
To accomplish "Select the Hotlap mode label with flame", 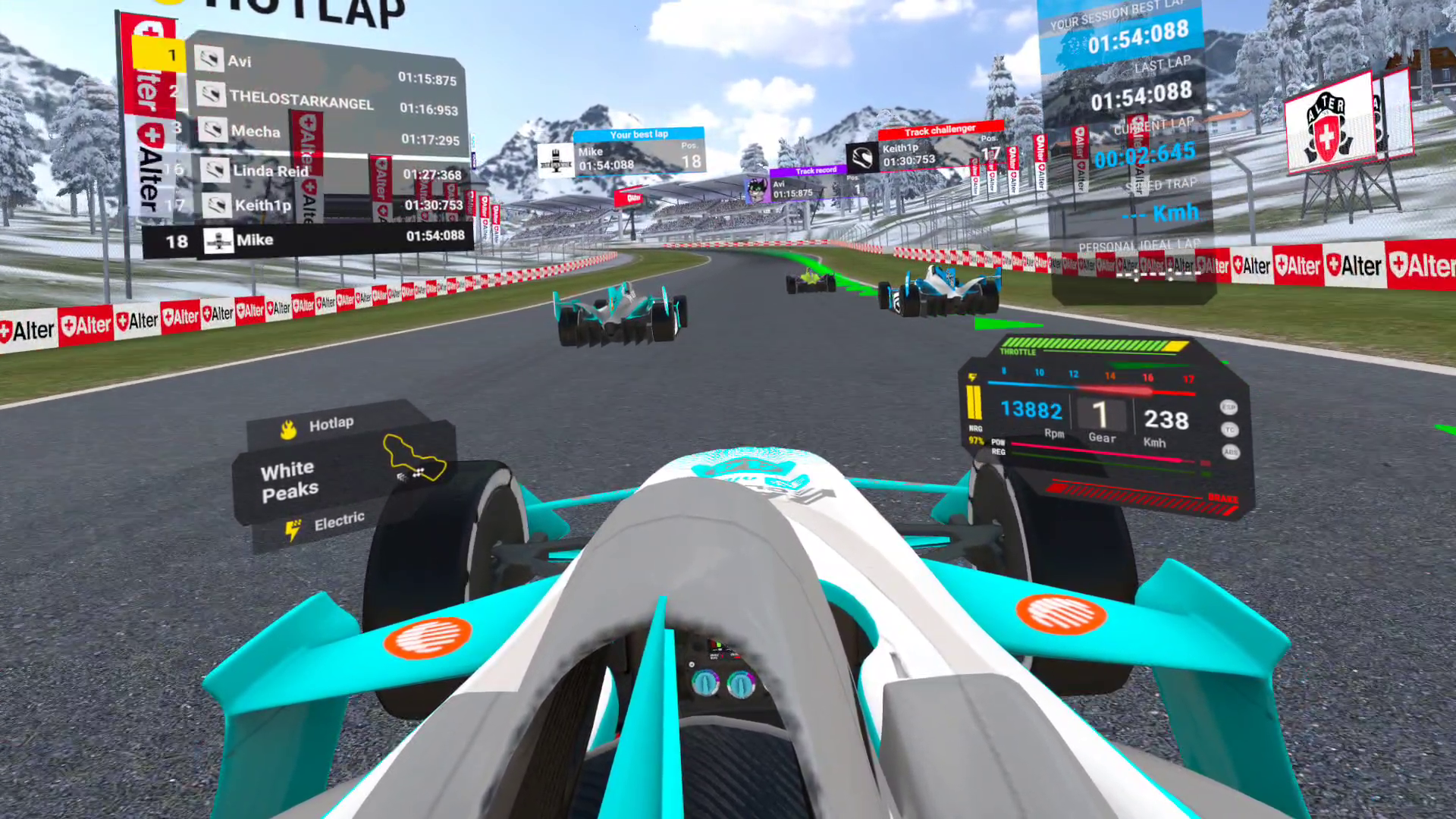I will (x=318, y=426).
